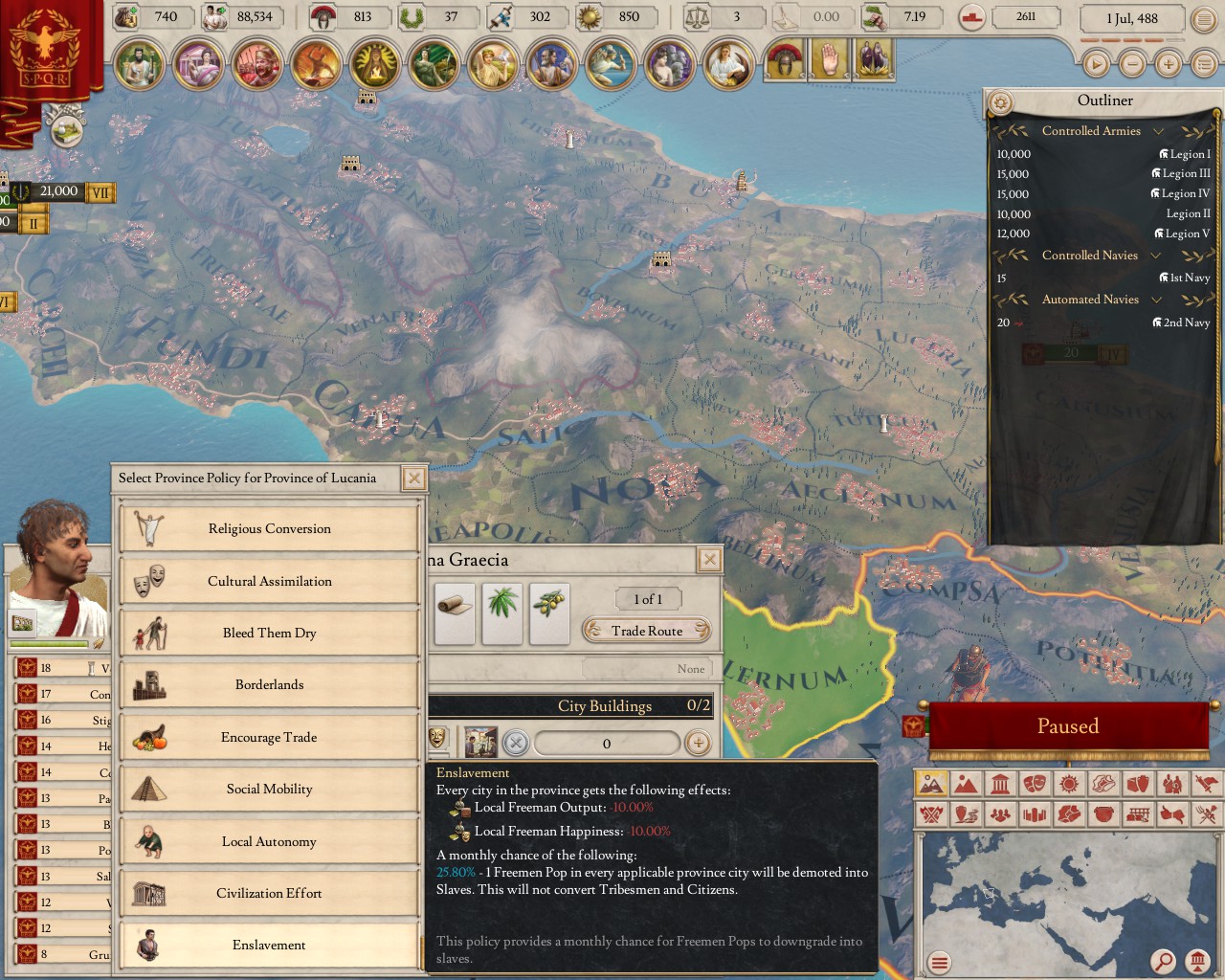Collapse the Controlled Armies outliner section
The height and width of the screenshot is (980, 1225).
click(1158, 131)
